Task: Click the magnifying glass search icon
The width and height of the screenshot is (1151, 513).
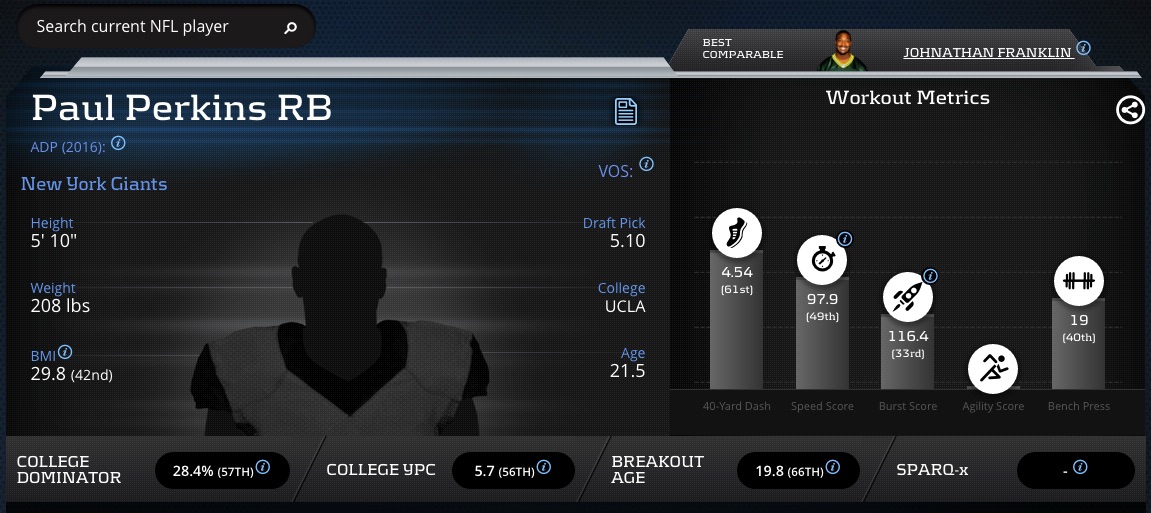Action: (x=291, y=28)
